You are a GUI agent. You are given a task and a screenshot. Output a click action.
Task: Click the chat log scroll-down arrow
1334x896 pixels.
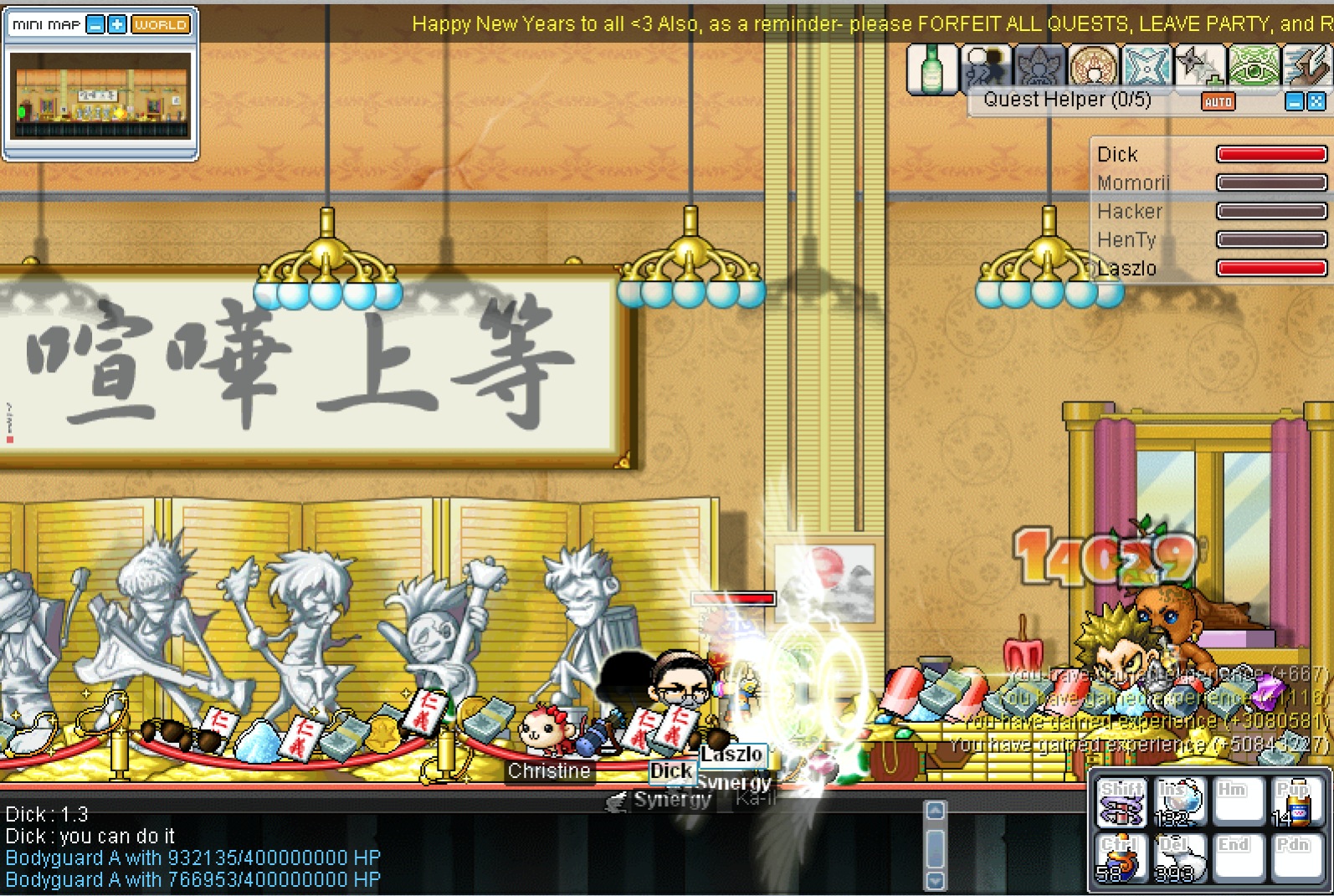936,880
